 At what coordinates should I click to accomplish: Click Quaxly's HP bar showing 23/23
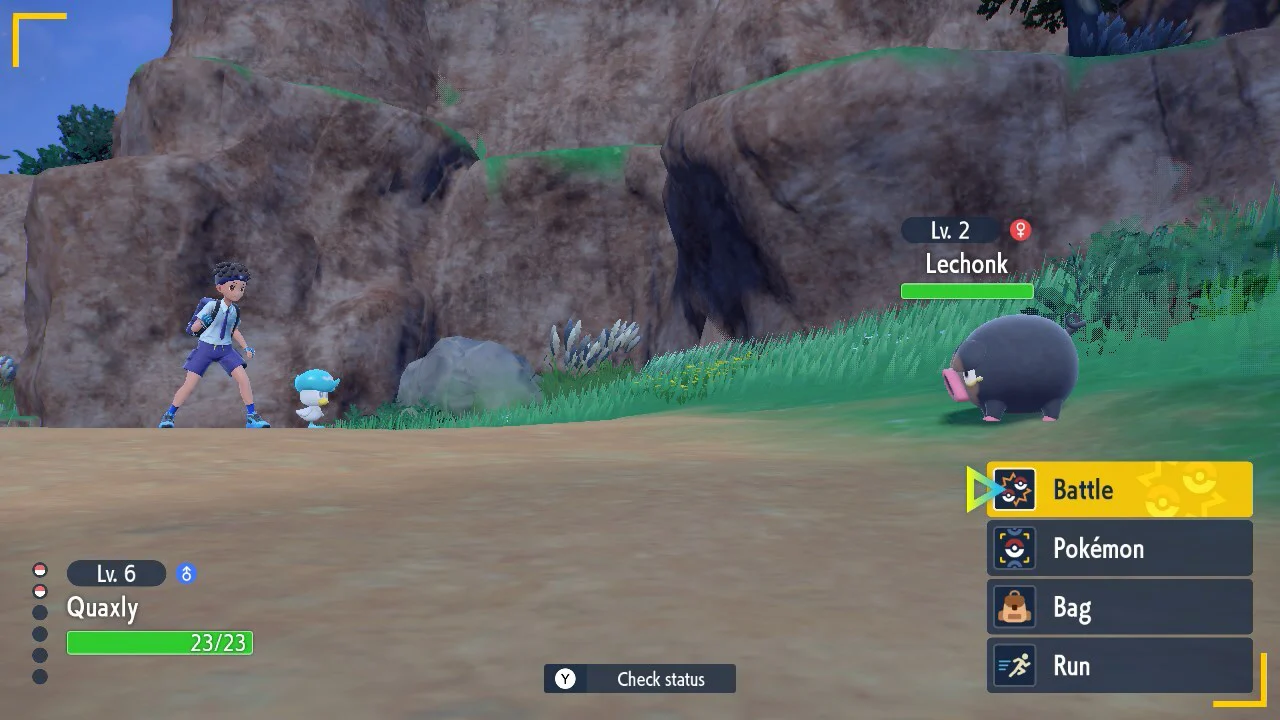[x=160, y=643]
